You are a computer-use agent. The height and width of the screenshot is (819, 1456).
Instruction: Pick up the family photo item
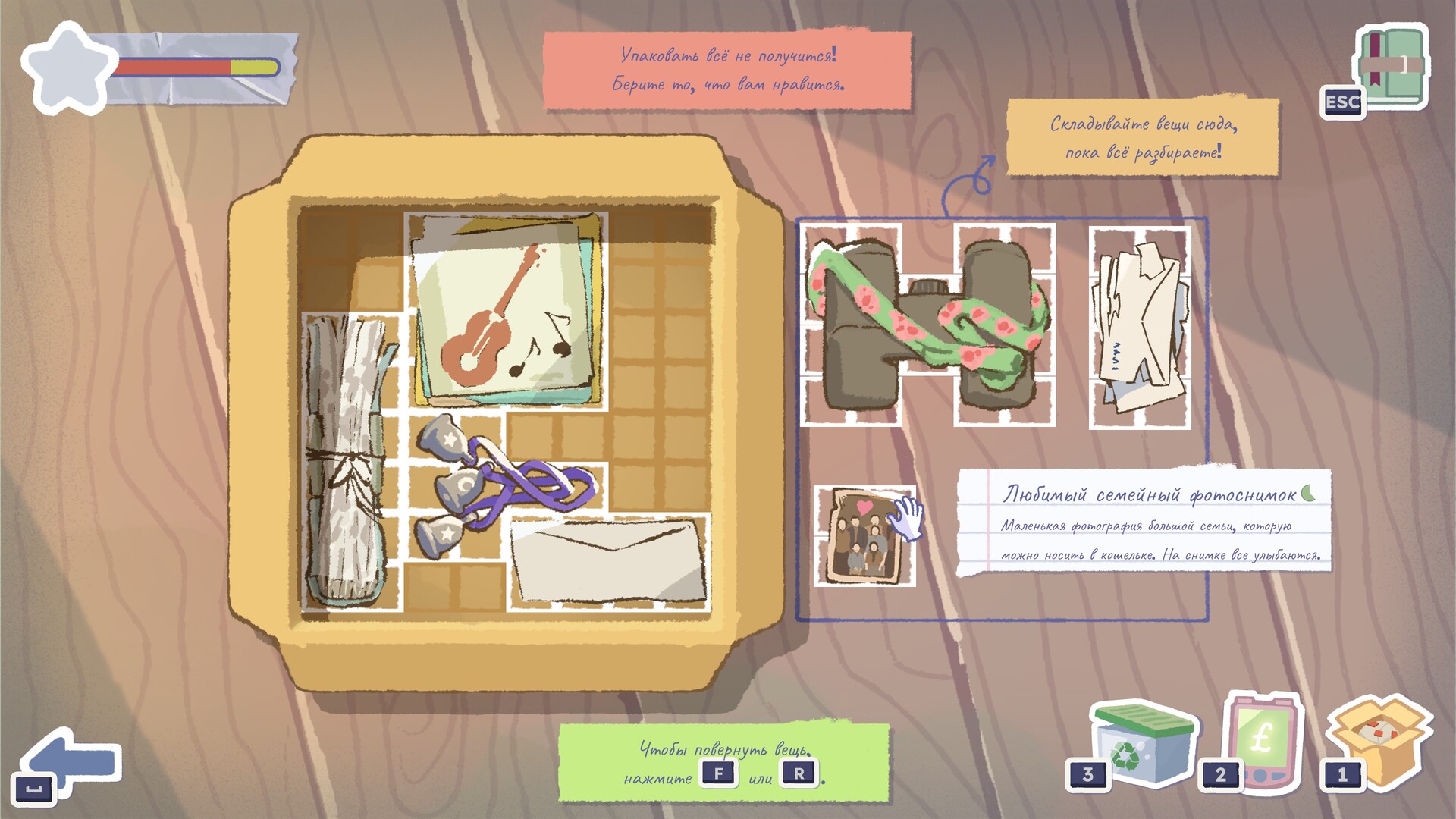click(863, 537)
